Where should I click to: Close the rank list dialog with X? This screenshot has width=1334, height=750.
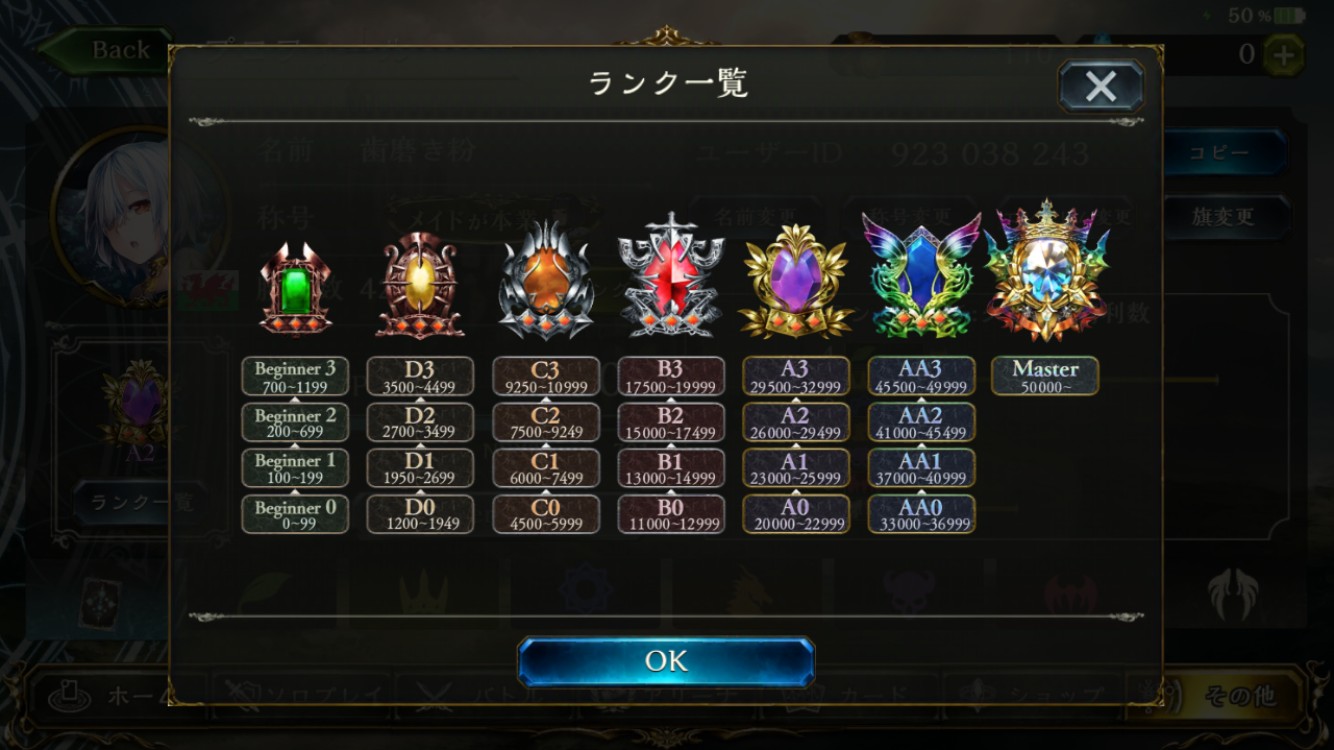(x=1101, y=86)
